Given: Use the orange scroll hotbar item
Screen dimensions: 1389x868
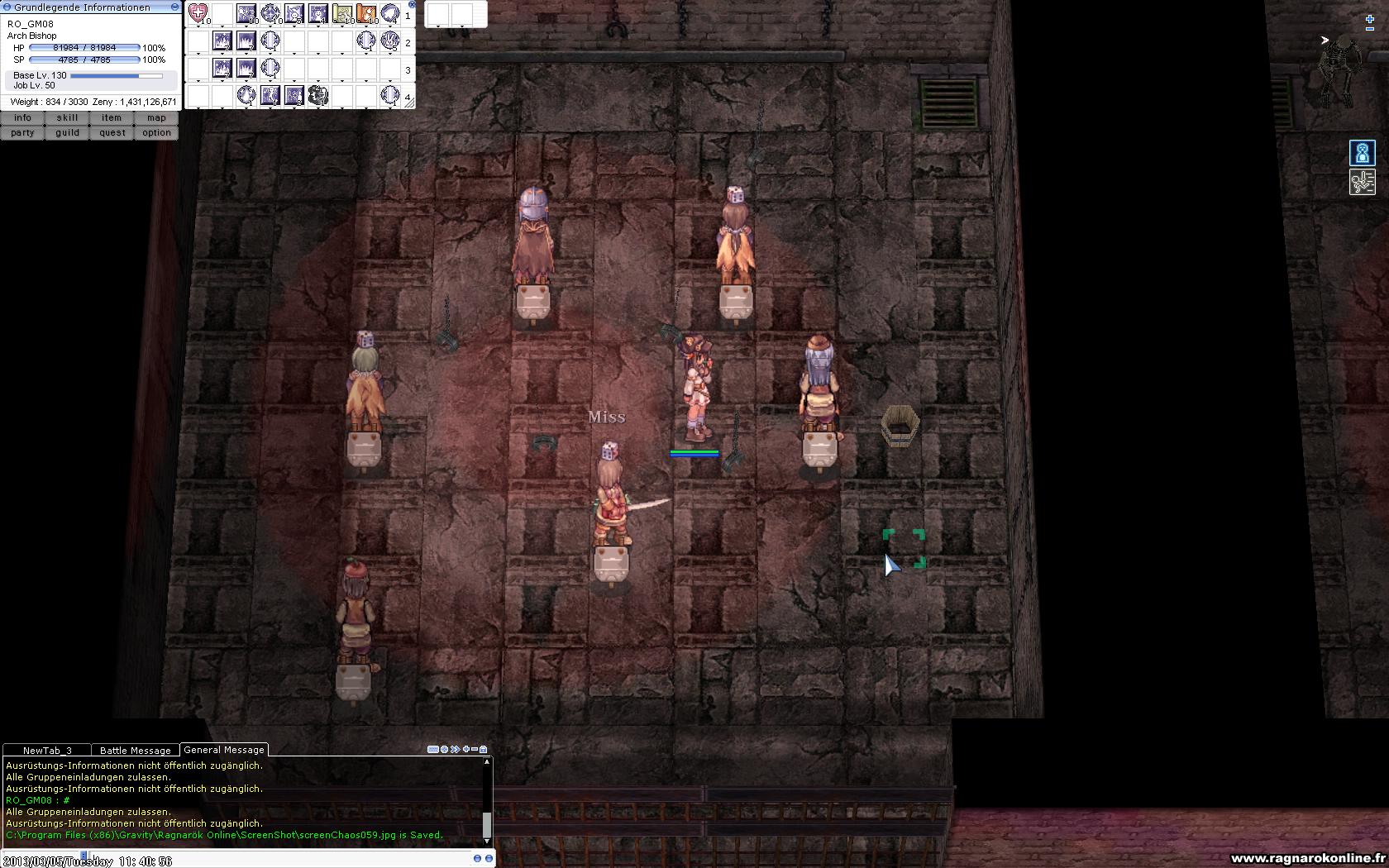Looking at the screenshot, I should point(365,14).
